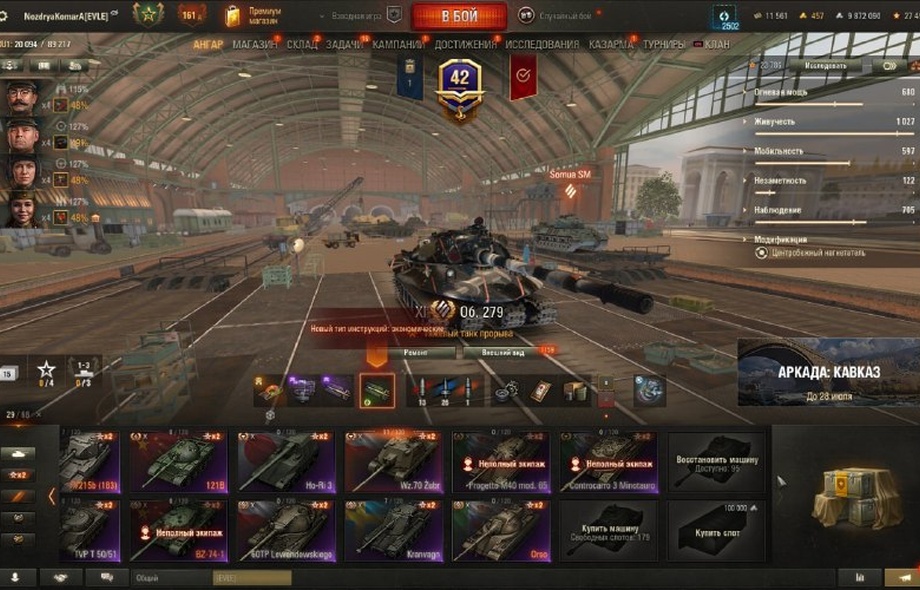Open the КАЗАРМА tab
This screenshot has height=590, width=920.
point(610,45)
